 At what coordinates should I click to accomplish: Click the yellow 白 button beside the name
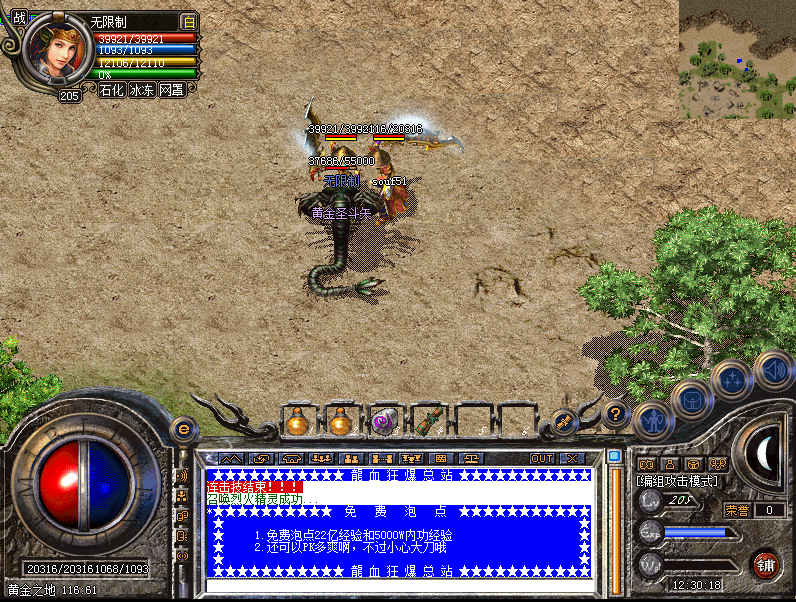pos(189,21)
